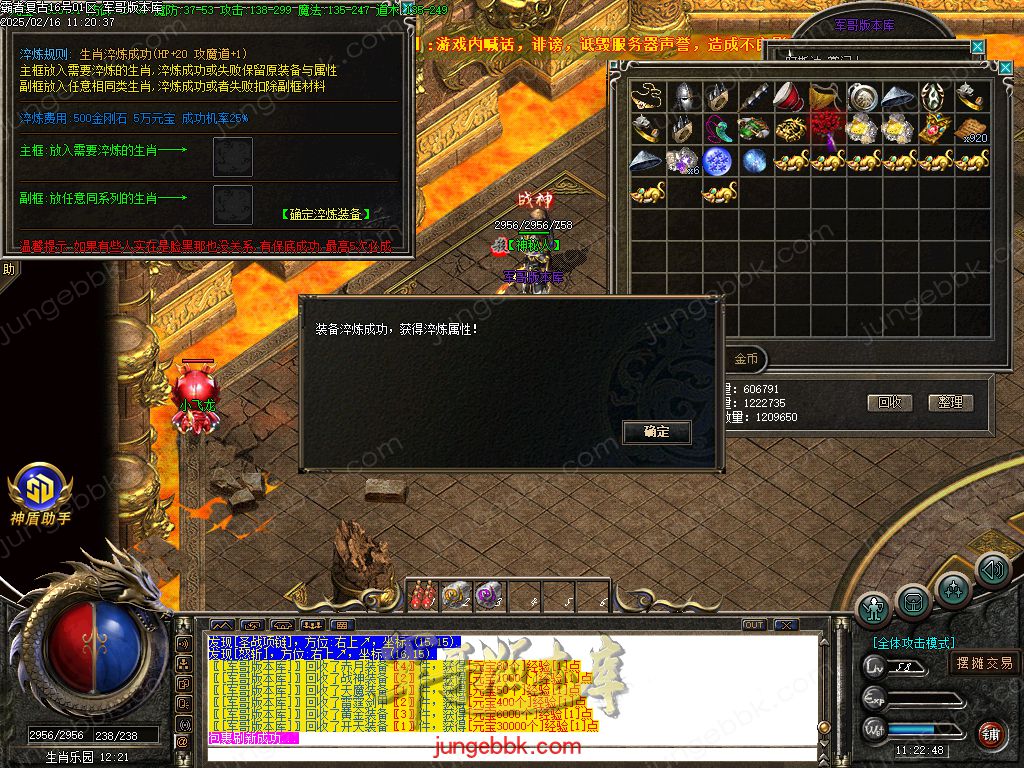This screenshot has height=768, width=1024.
Task: Use the red potion in the hotbar
Action: click(422, 595)
